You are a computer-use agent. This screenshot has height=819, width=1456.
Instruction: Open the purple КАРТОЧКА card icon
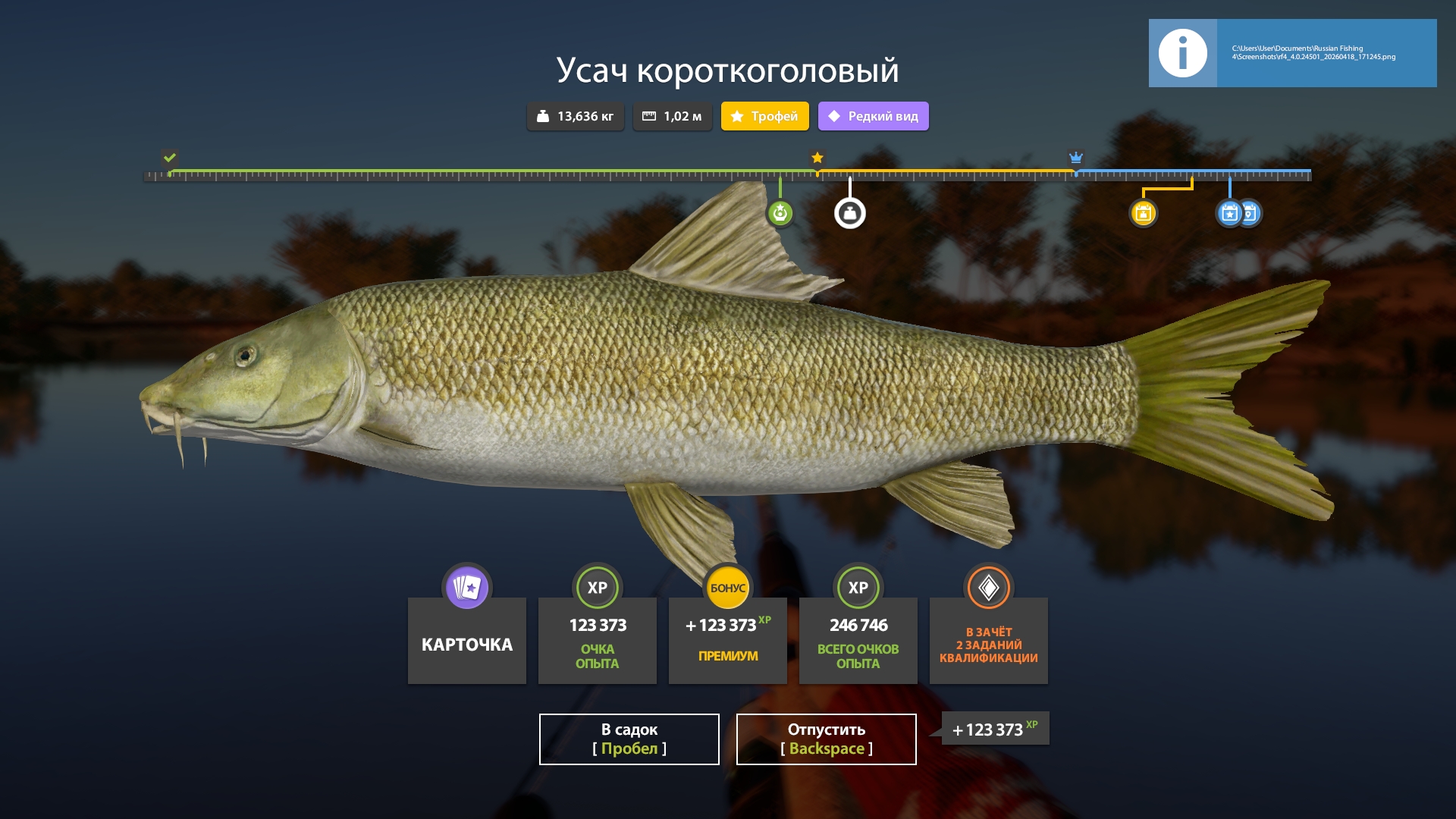tap(466, 587)
